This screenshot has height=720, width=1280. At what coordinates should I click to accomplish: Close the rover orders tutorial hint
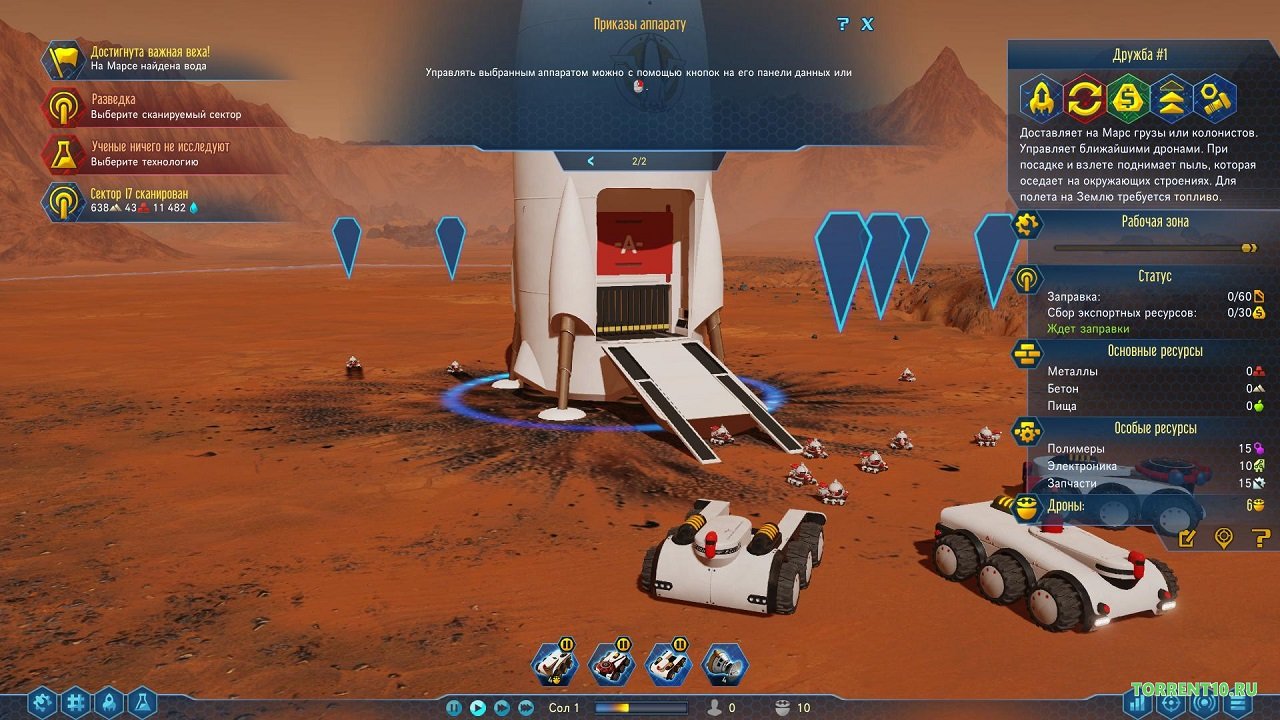coord(867,24)
